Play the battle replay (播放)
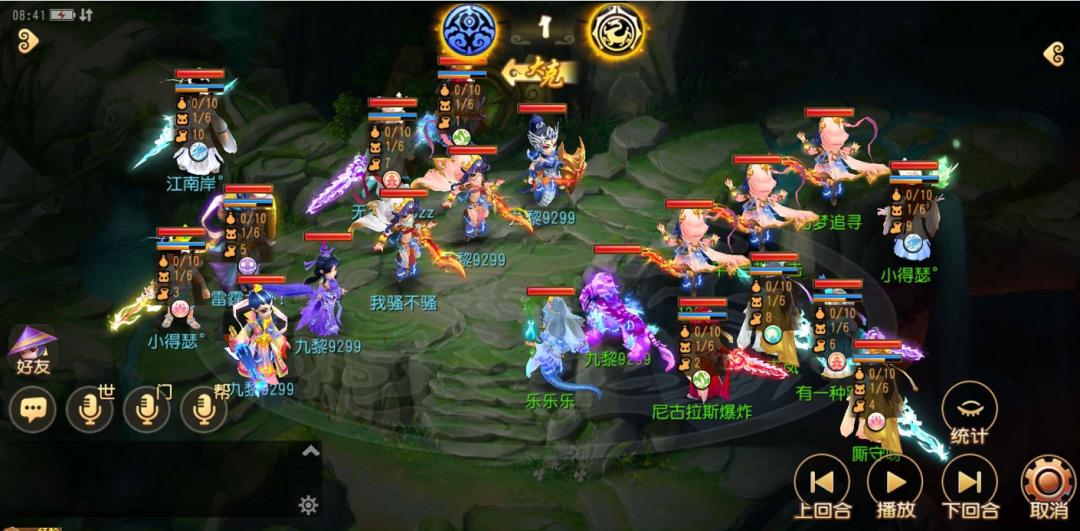 895,483
